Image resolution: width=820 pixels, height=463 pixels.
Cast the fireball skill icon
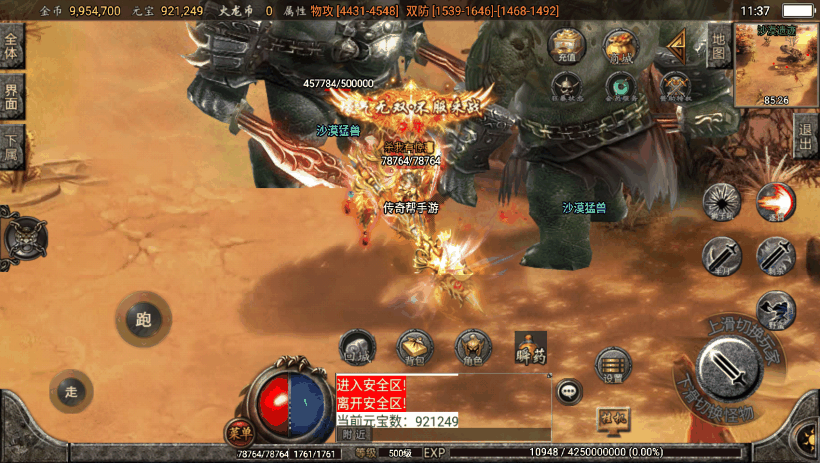[775, 201]
